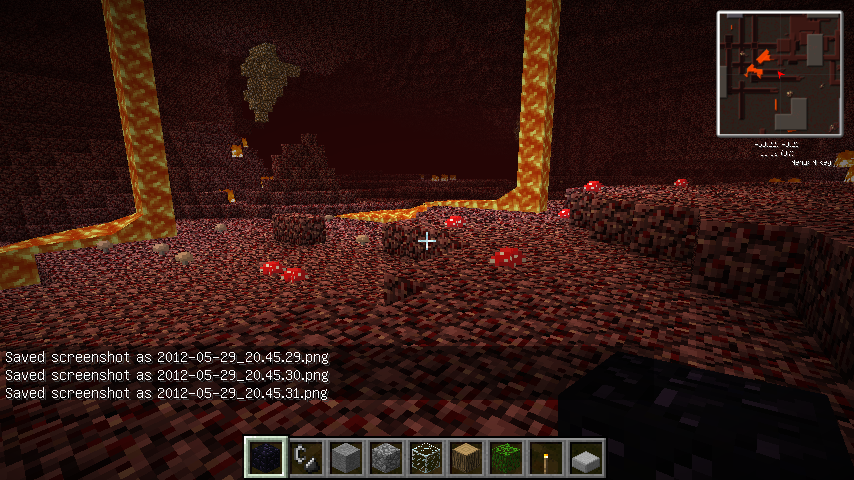This screenshot has height=480, width=854.
Task: Select the obsidian block hotbar slot
Action: [266, 458]
